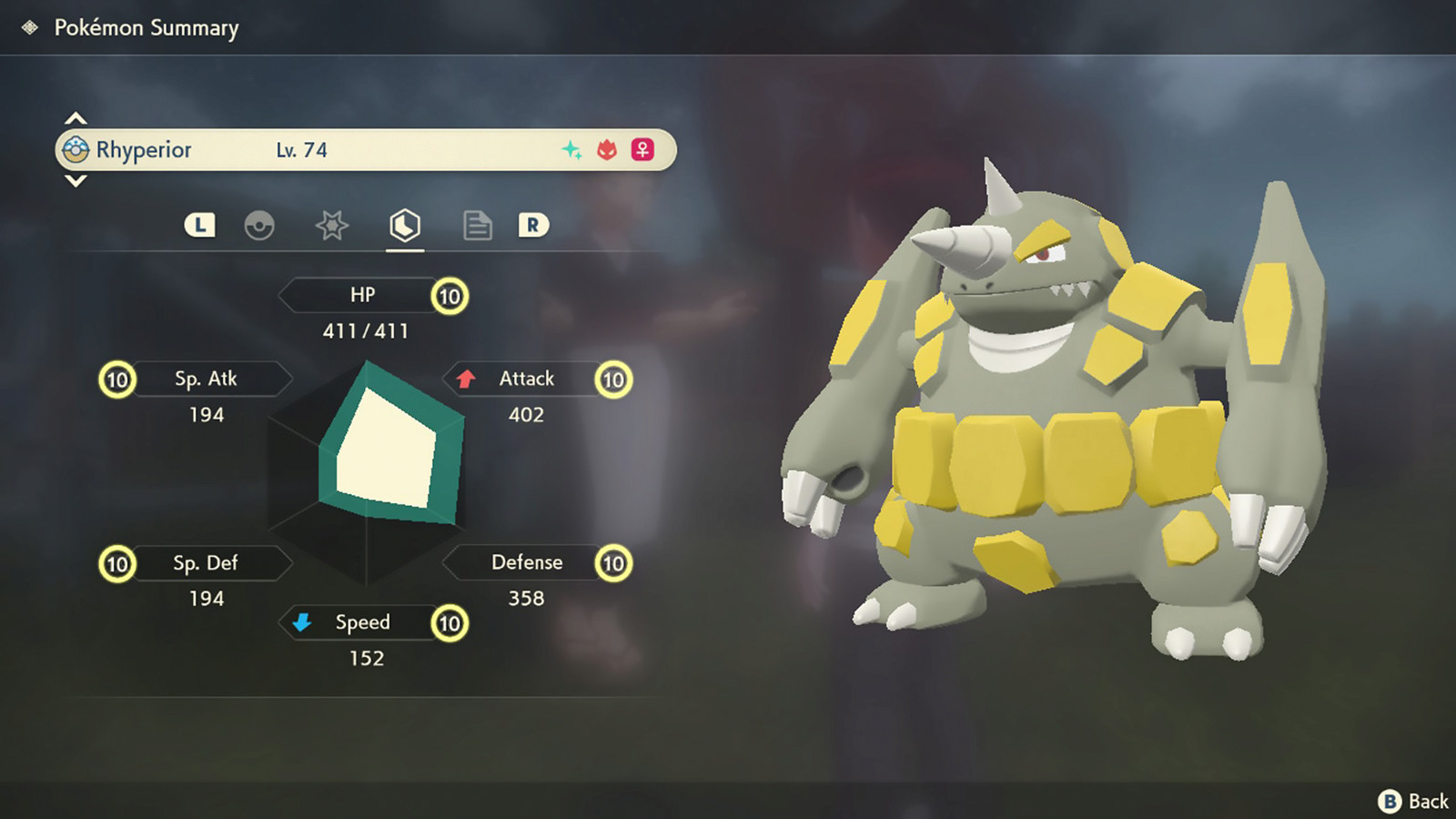This screenshot has height=819, width=1456.
Task: Show the next Pokémon with down arrow
Action: tap(76, 181)
